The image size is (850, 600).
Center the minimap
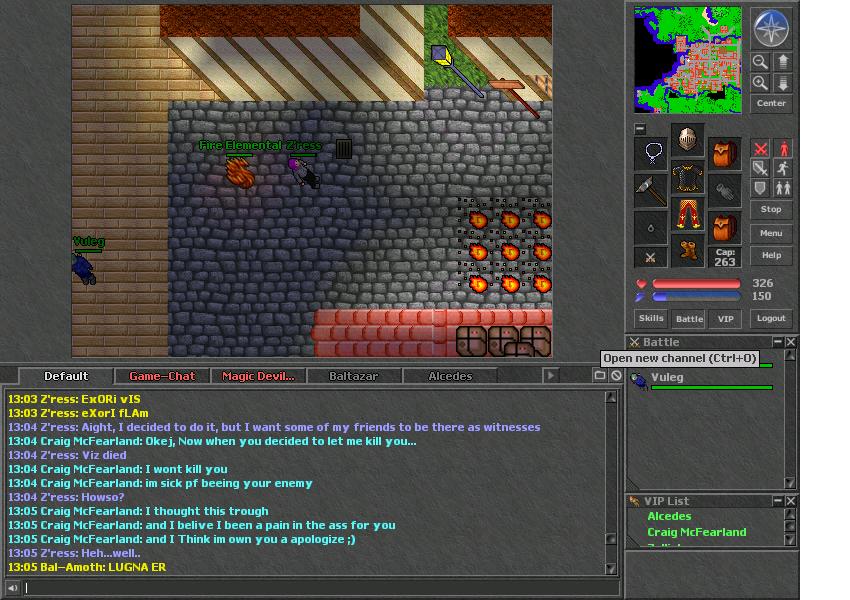point(770,103)
